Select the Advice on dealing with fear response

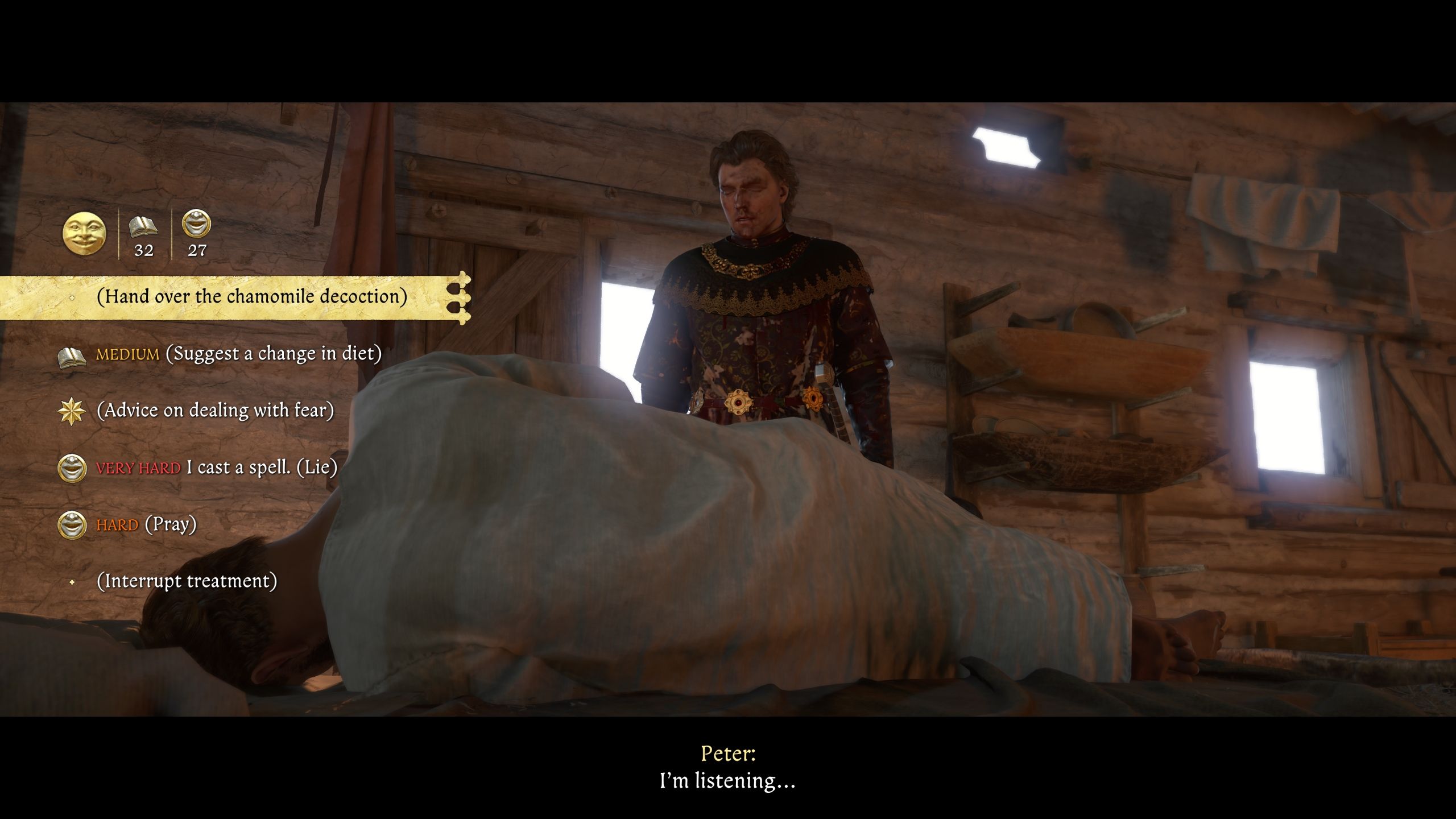[217, 411]
